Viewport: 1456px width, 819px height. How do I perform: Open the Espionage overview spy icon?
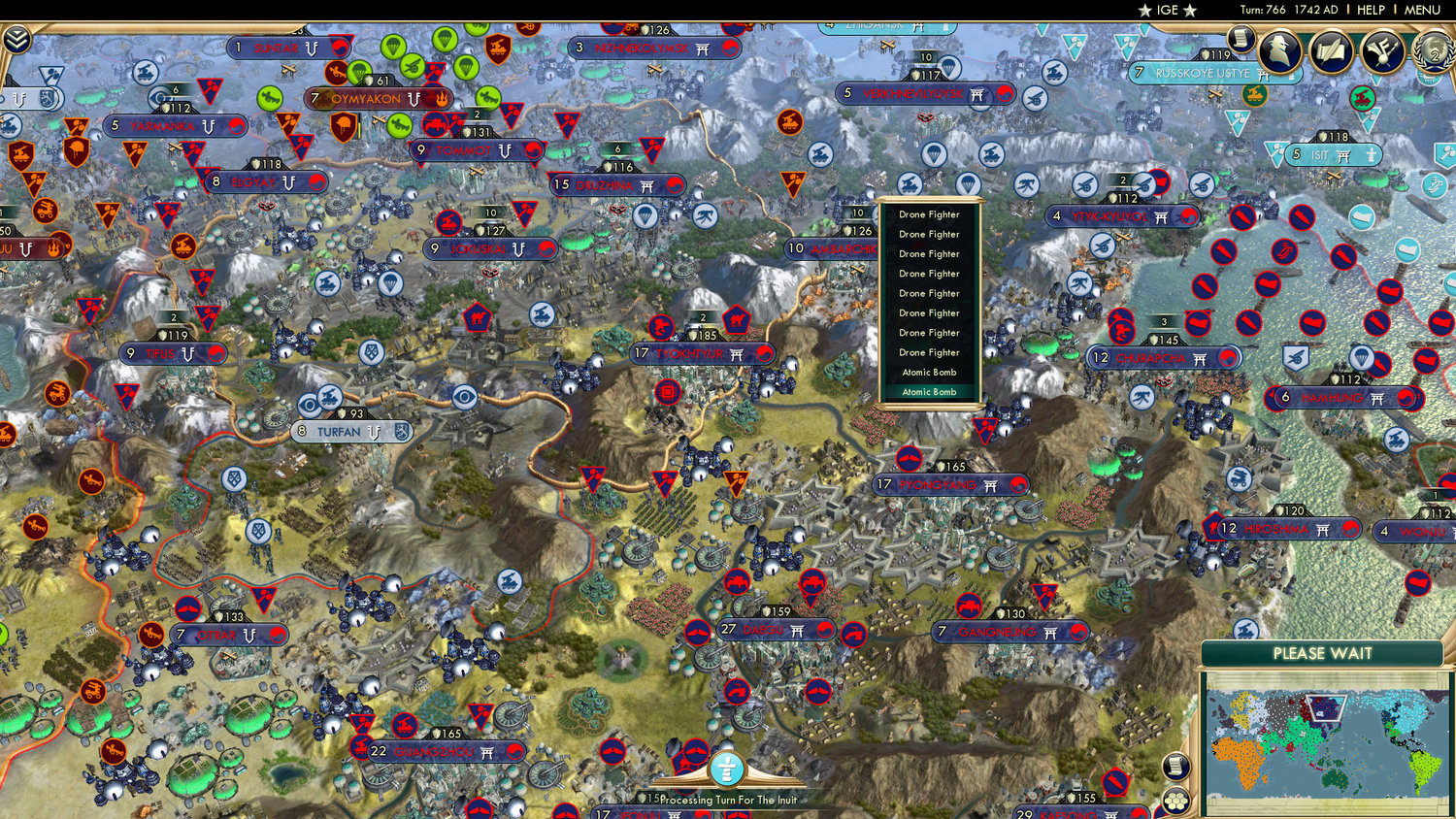(1281, 50)
